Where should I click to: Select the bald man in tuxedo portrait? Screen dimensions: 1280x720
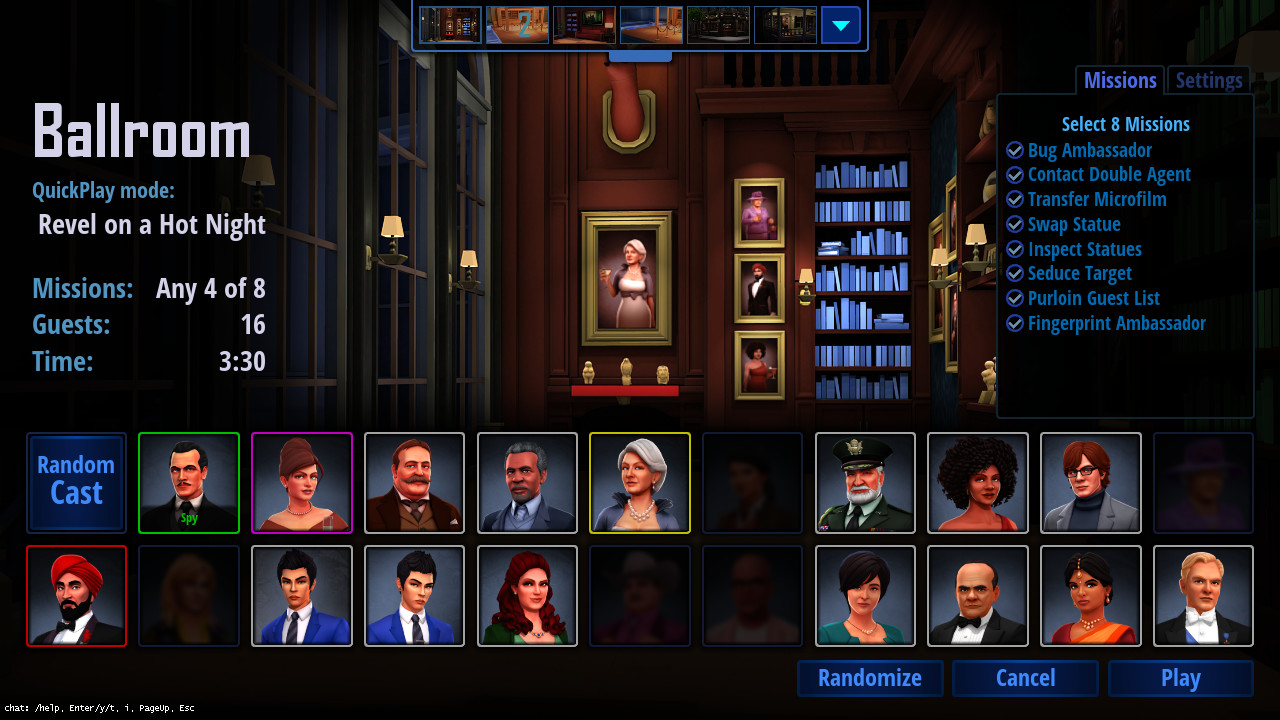pos(977,596)
